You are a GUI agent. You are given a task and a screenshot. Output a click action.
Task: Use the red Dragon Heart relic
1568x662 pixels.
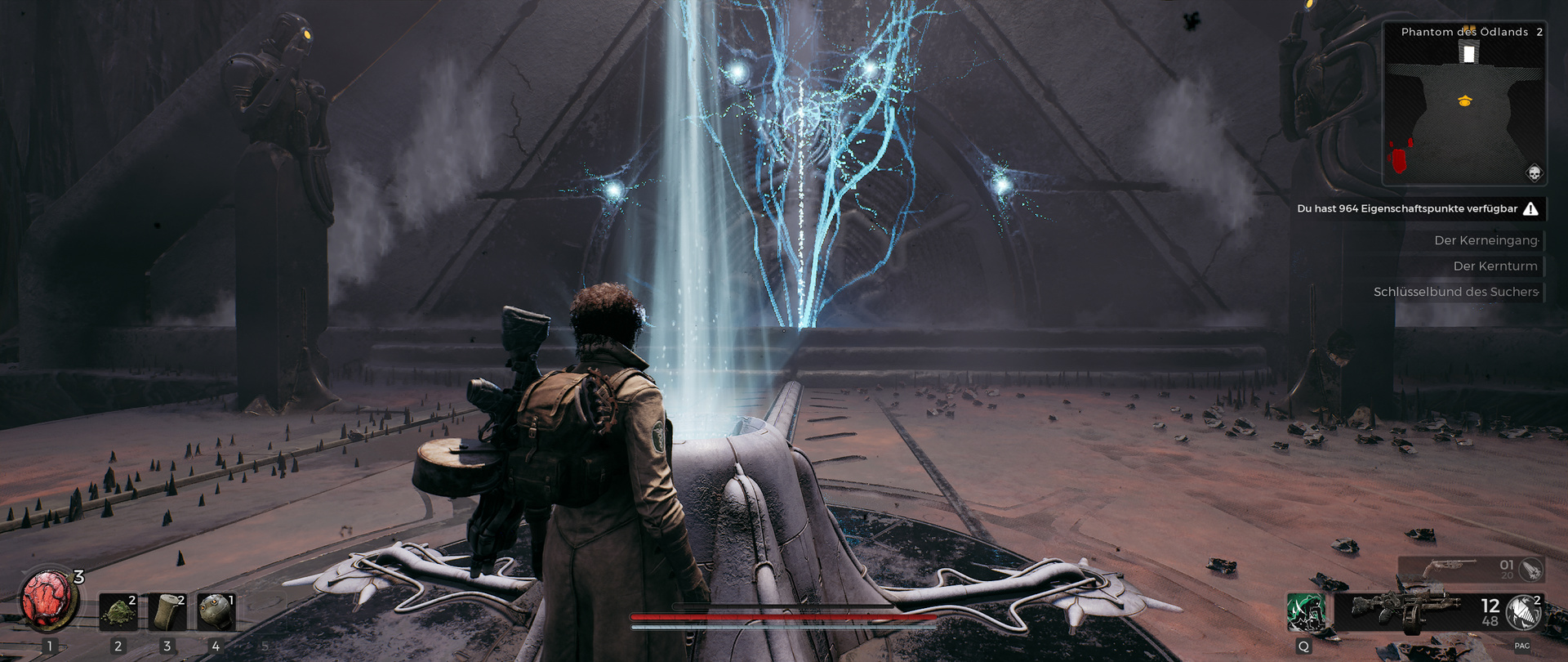(x=47, y=600)
